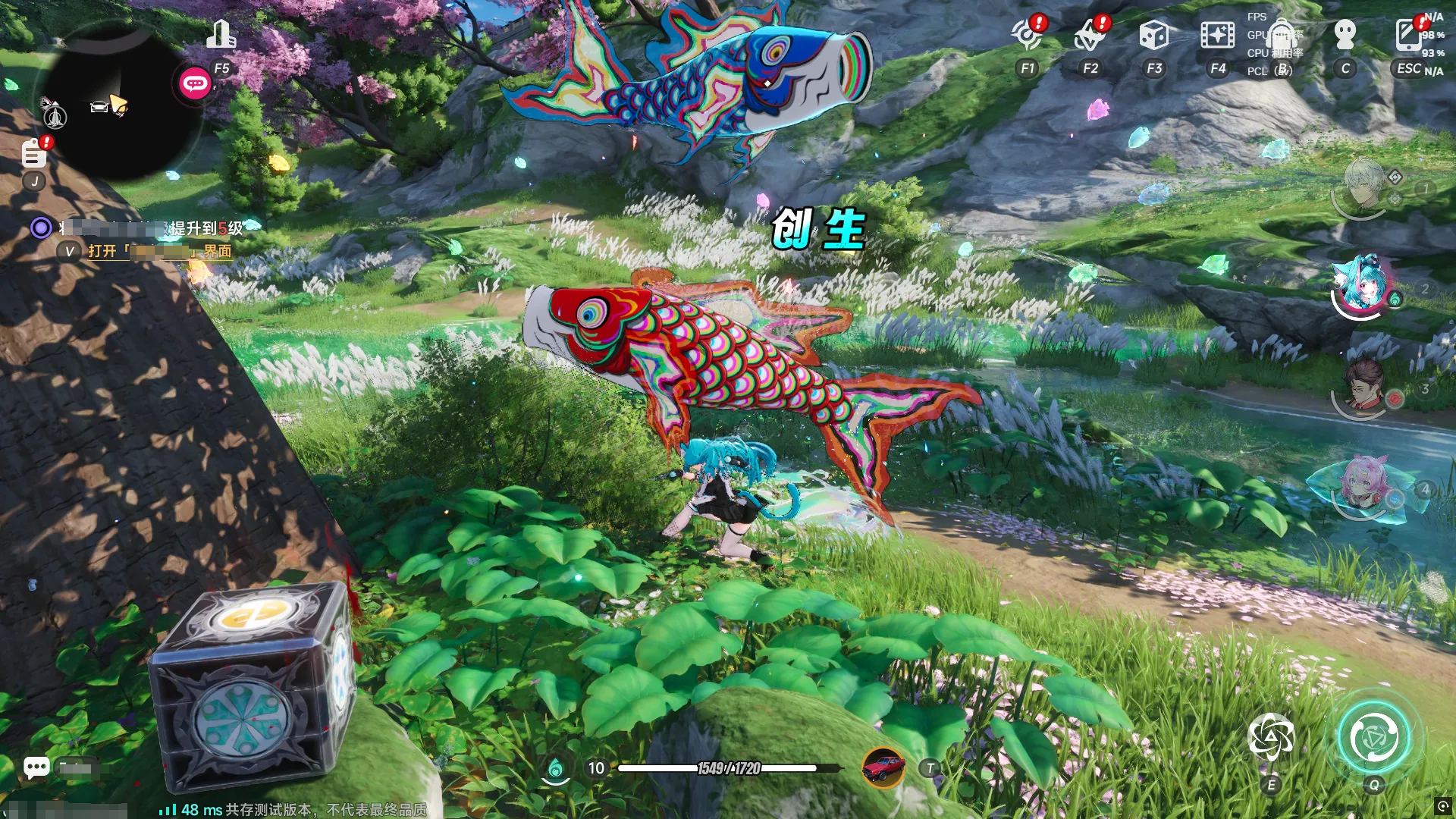Open the film strip sparkle icon
The height and width of the screenshot is (819, 1456).
pyautogui.click(x=1217, y=36)
